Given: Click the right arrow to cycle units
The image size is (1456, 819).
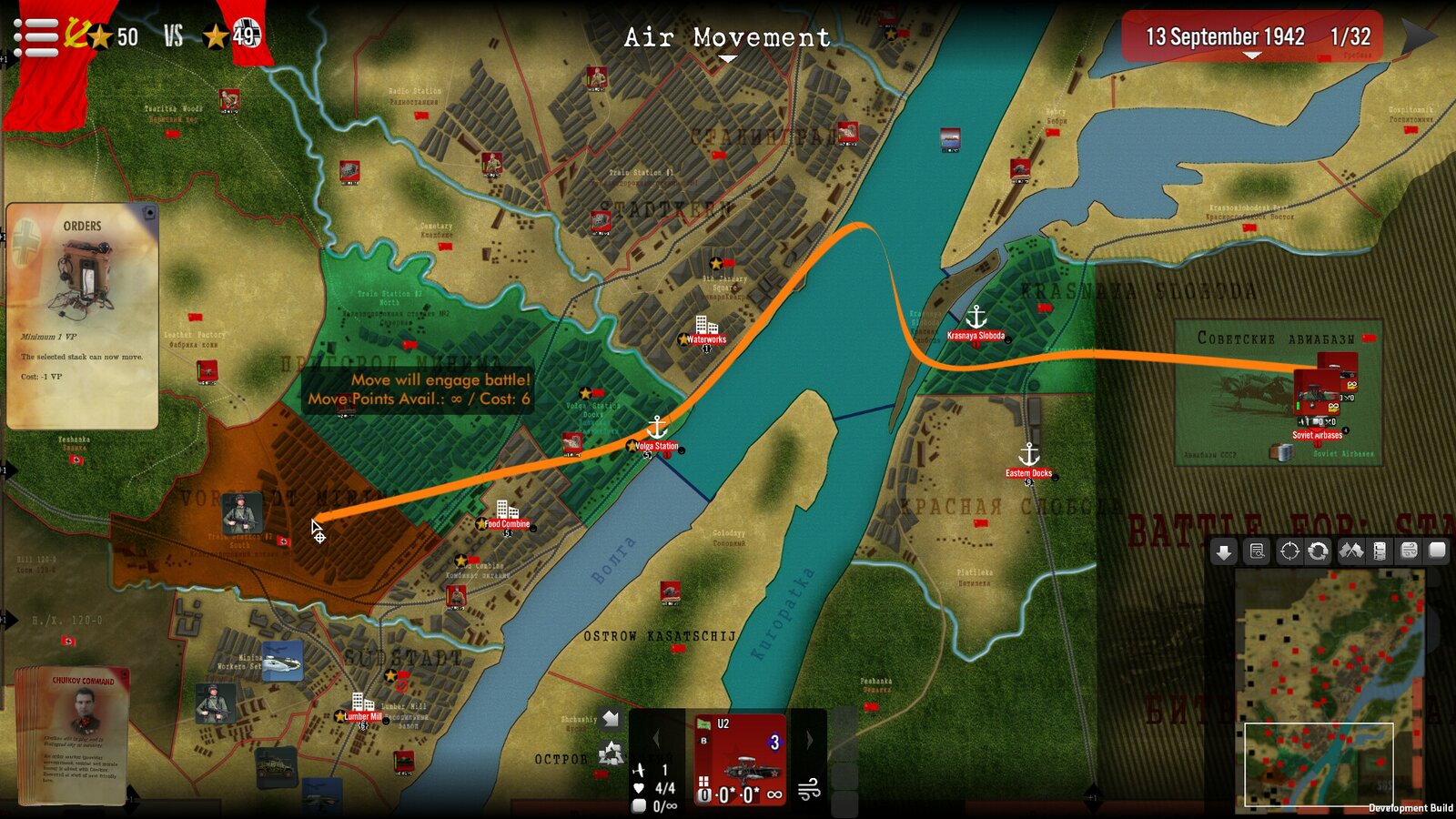Looking at the screenshot, I should point(809,740).
